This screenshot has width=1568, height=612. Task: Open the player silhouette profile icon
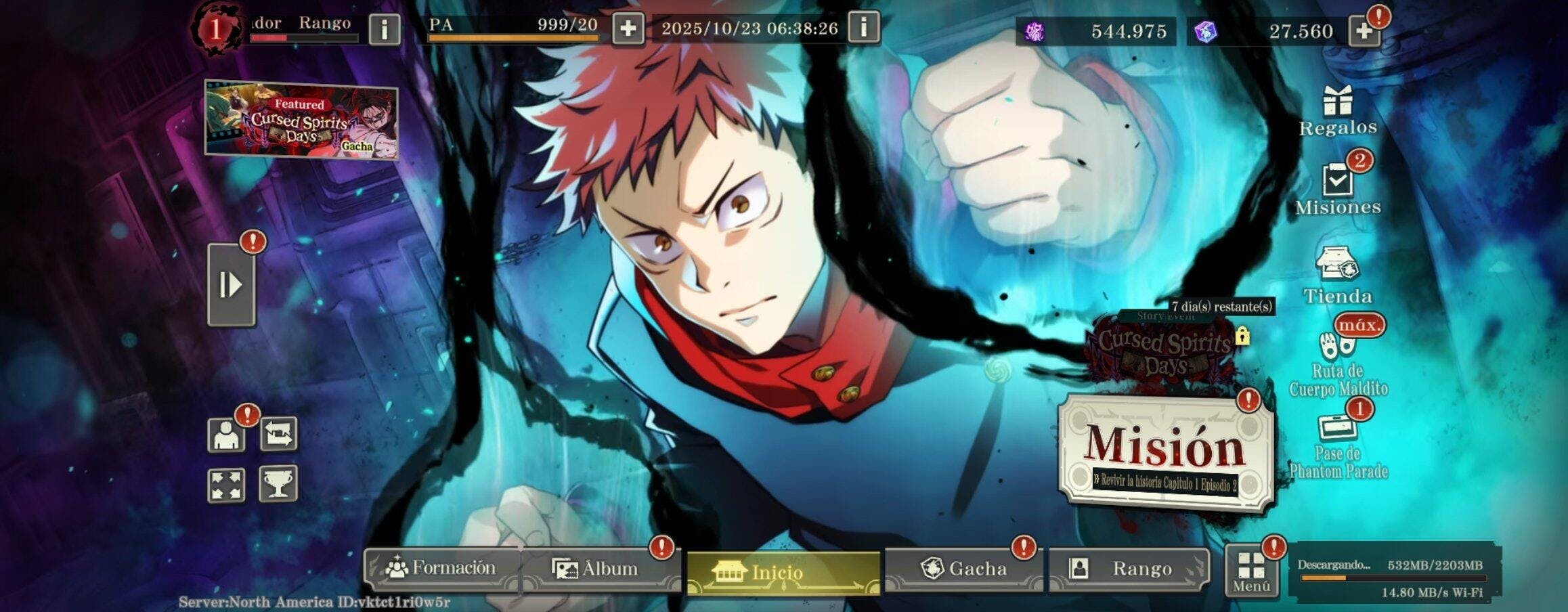point(226,435)
